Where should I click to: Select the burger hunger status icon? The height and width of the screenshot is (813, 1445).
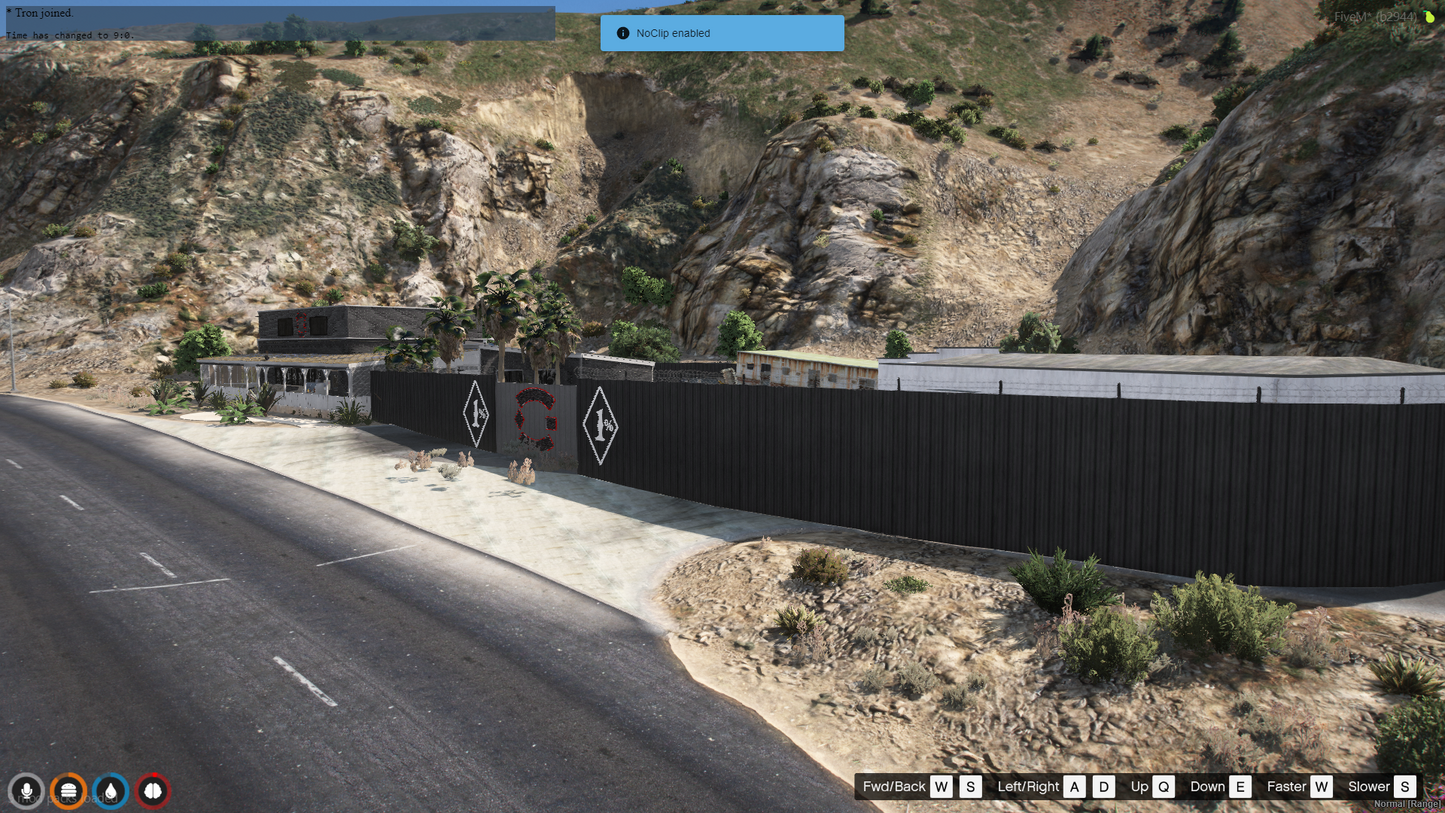click(69, 791)
